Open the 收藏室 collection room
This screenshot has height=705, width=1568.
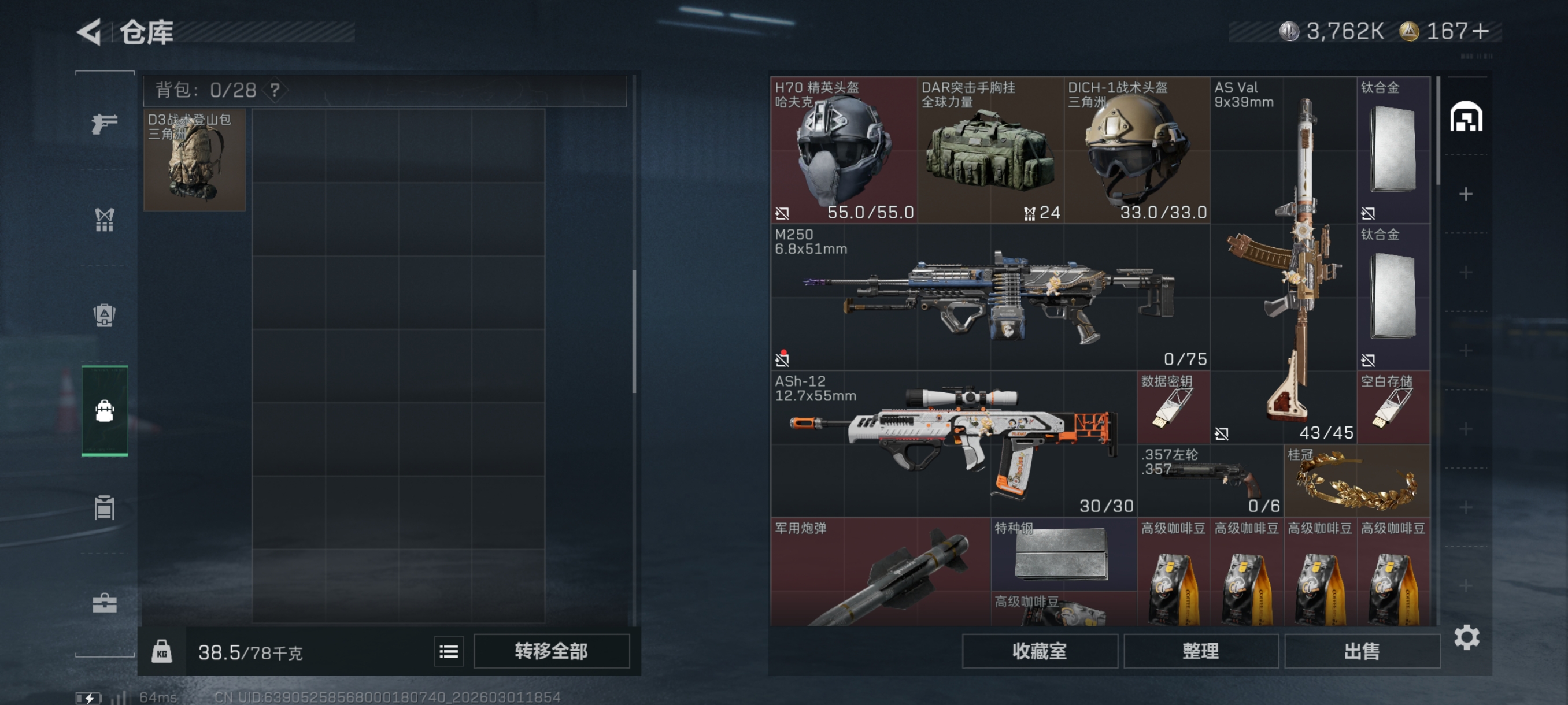[1039, 651]
